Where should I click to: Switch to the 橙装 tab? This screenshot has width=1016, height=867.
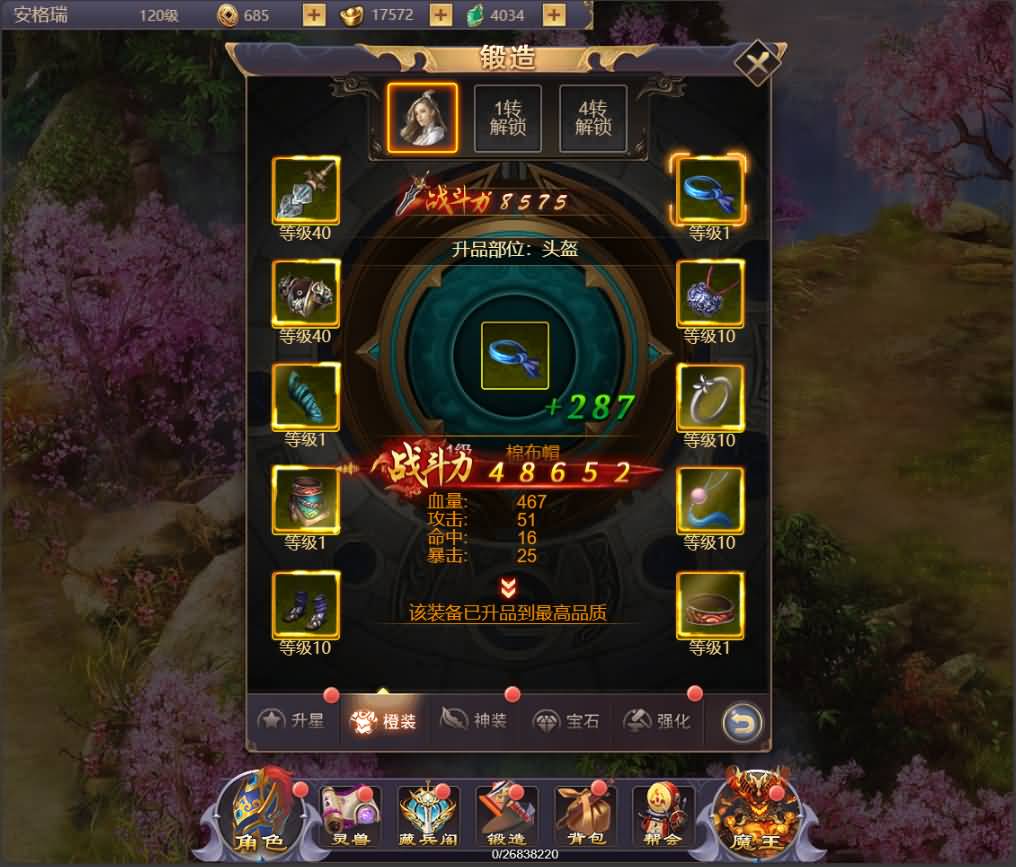point(385,720)
